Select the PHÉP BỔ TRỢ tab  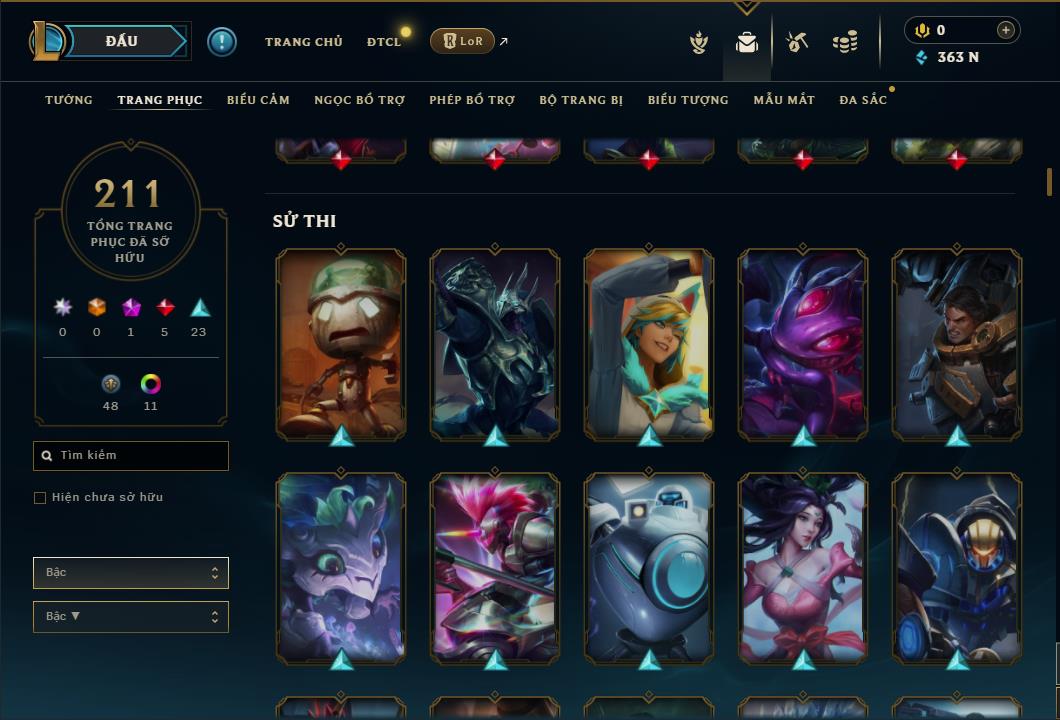tap(472, 100)
